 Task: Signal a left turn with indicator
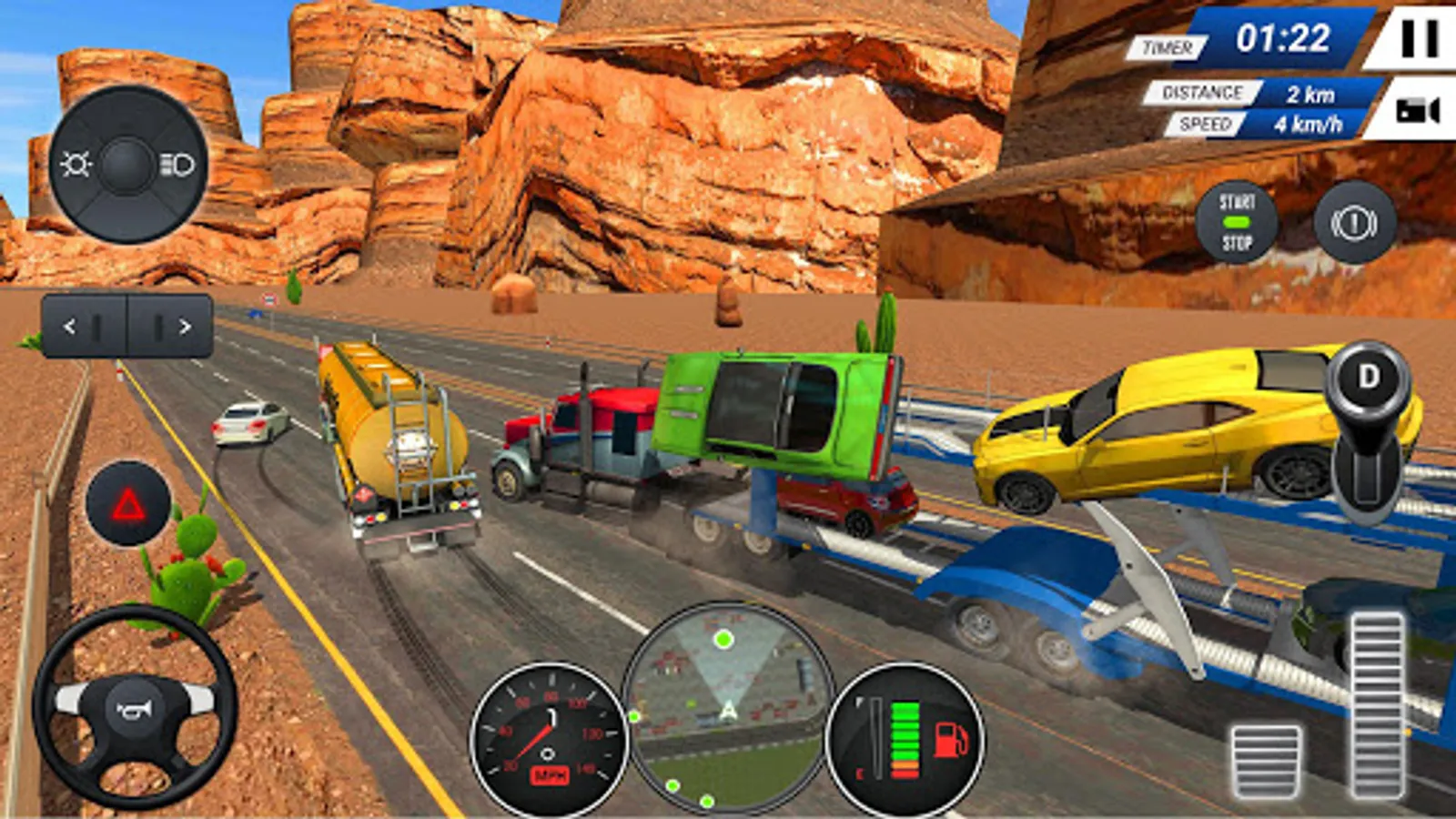[83, 326]
